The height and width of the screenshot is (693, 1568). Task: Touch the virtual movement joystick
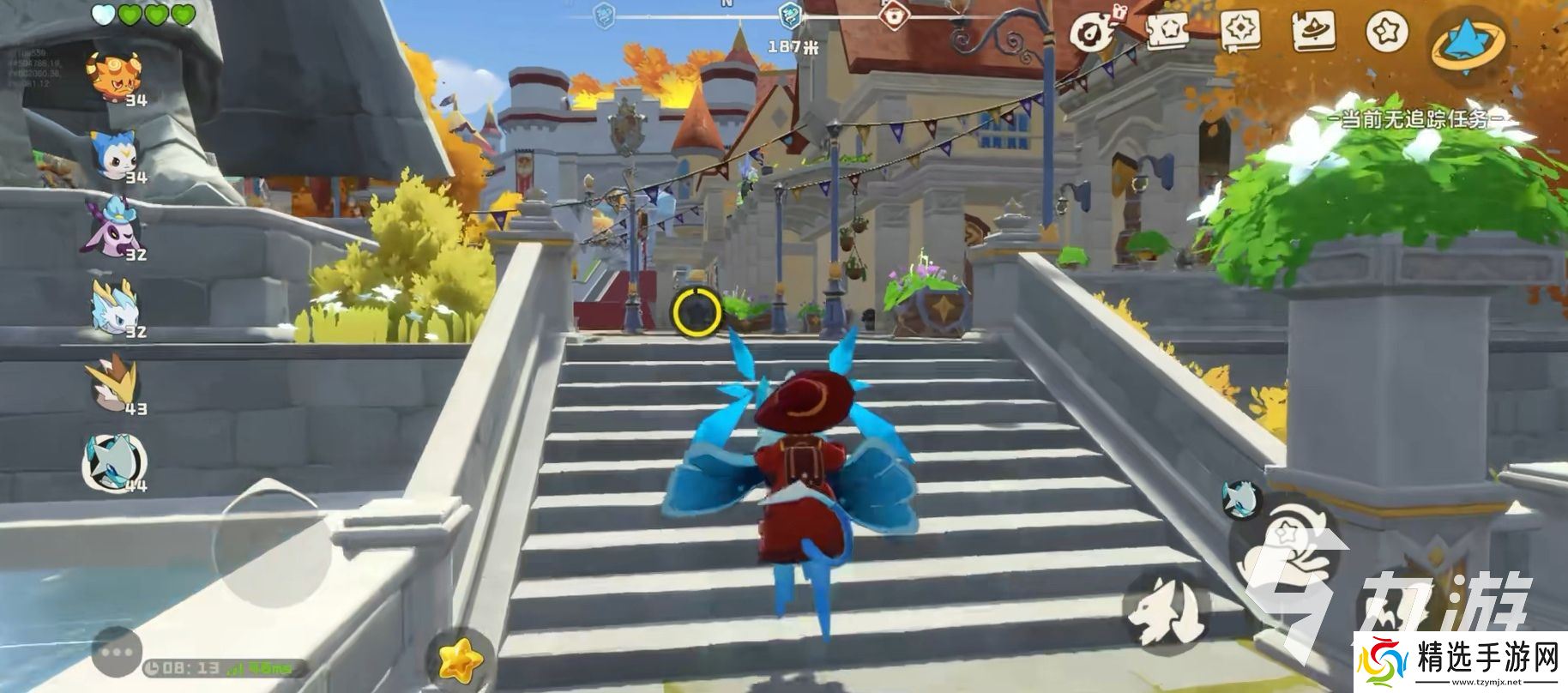[x=273, y=539]
